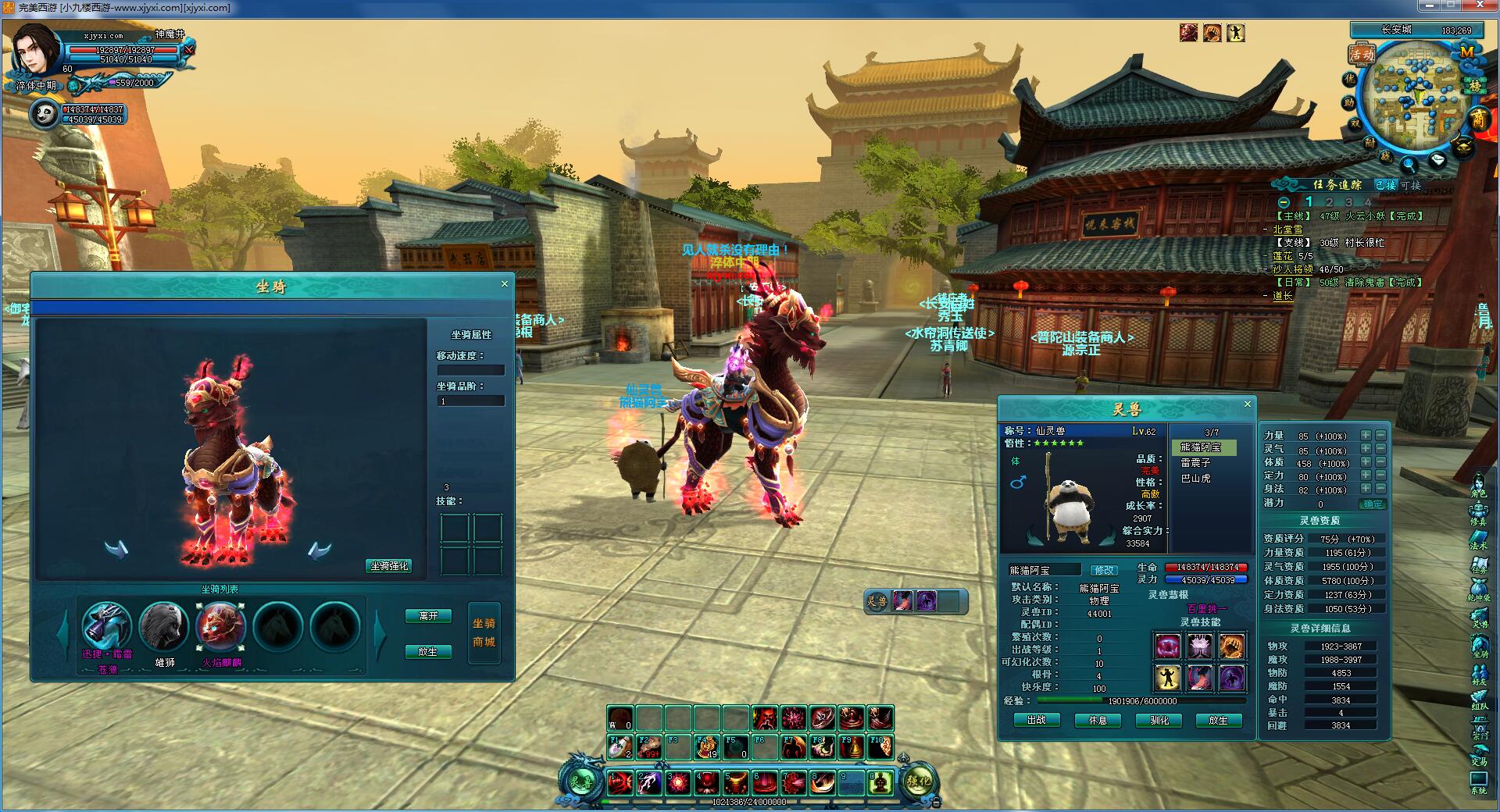Click the 强化 enhance orb button

919,780
